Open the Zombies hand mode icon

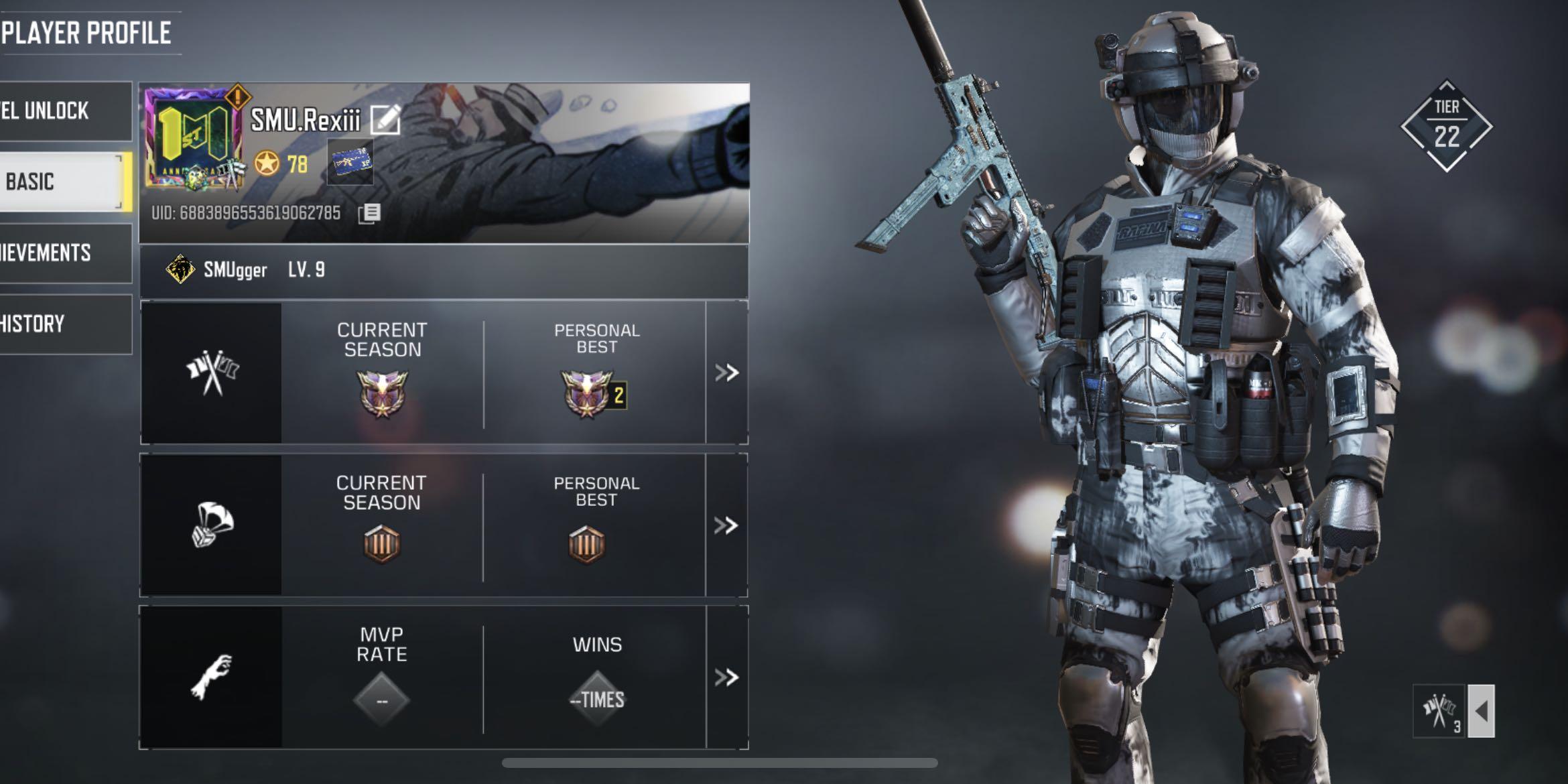pos(213,677)
